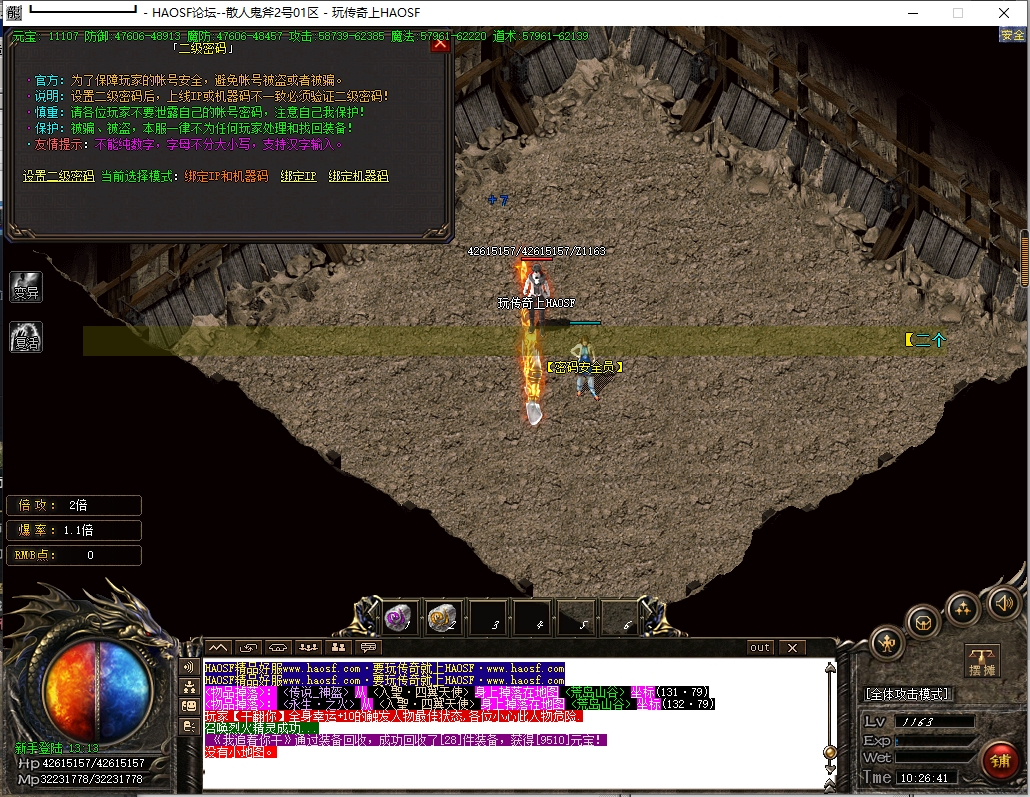The image size is (1030, 797).
Task: Minimize the game window
Action: 911,13
